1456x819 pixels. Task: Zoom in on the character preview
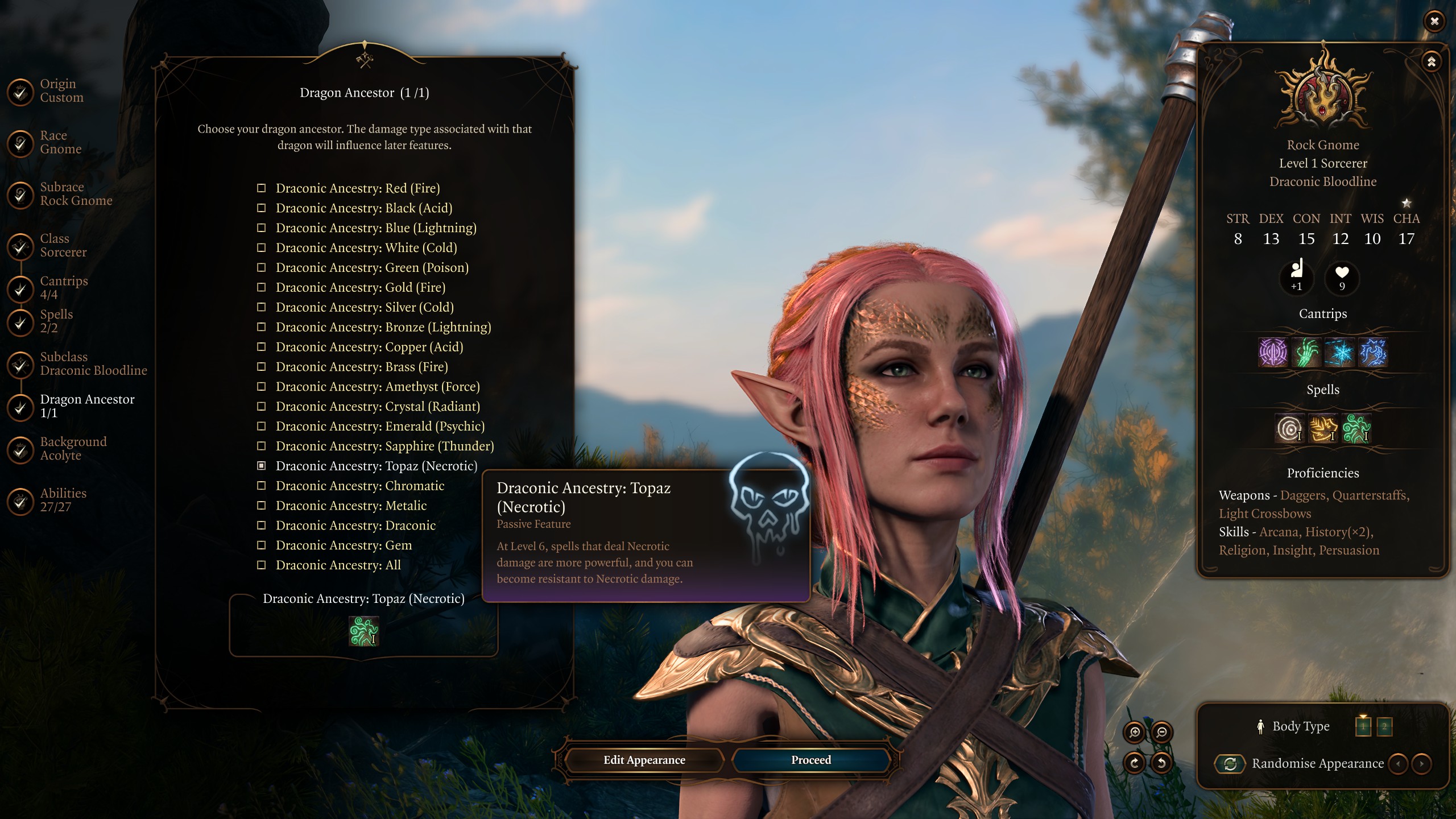[1135, 733]
